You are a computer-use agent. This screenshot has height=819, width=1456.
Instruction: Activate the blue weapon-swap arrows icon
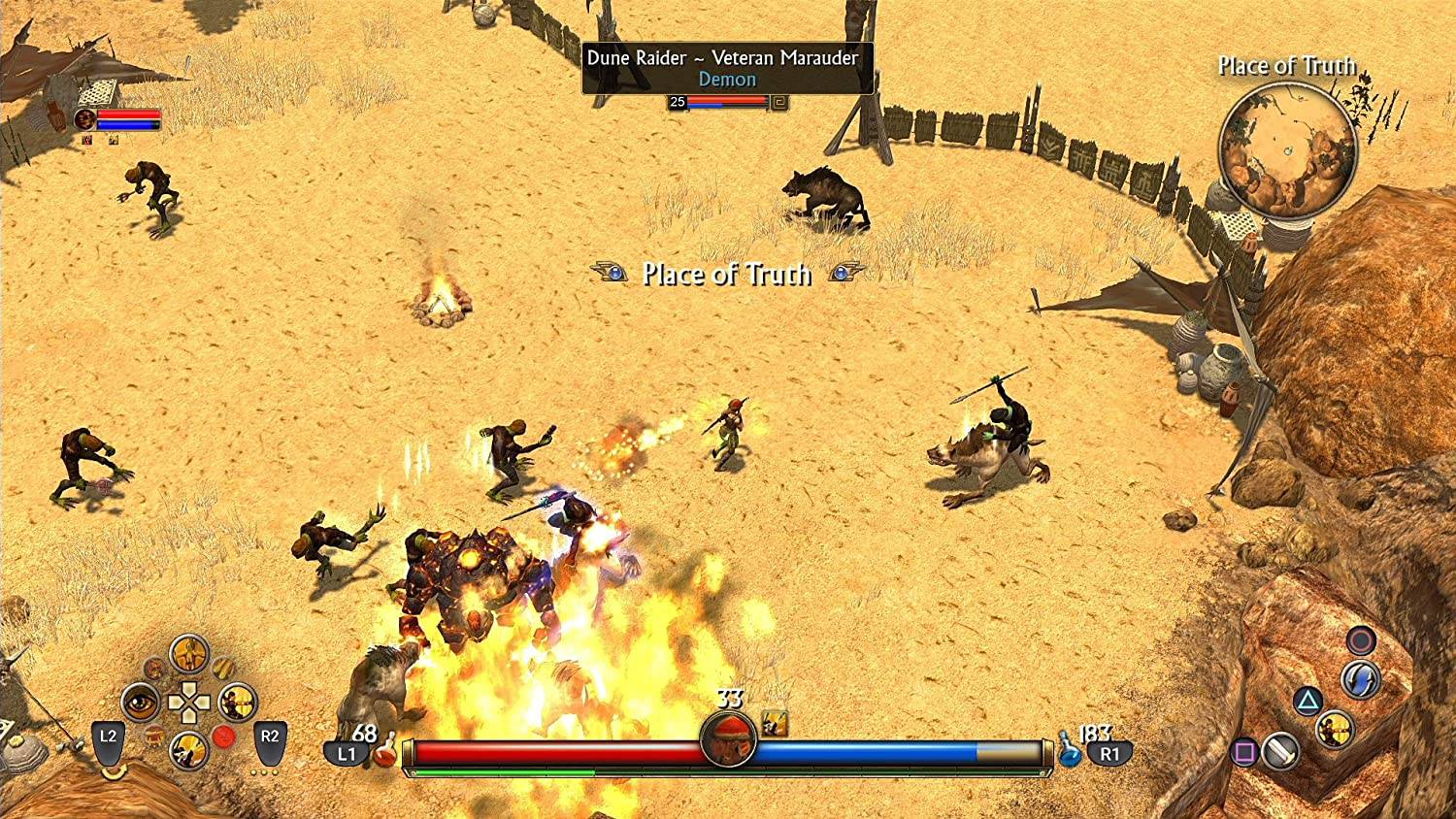pos(1359,675)
